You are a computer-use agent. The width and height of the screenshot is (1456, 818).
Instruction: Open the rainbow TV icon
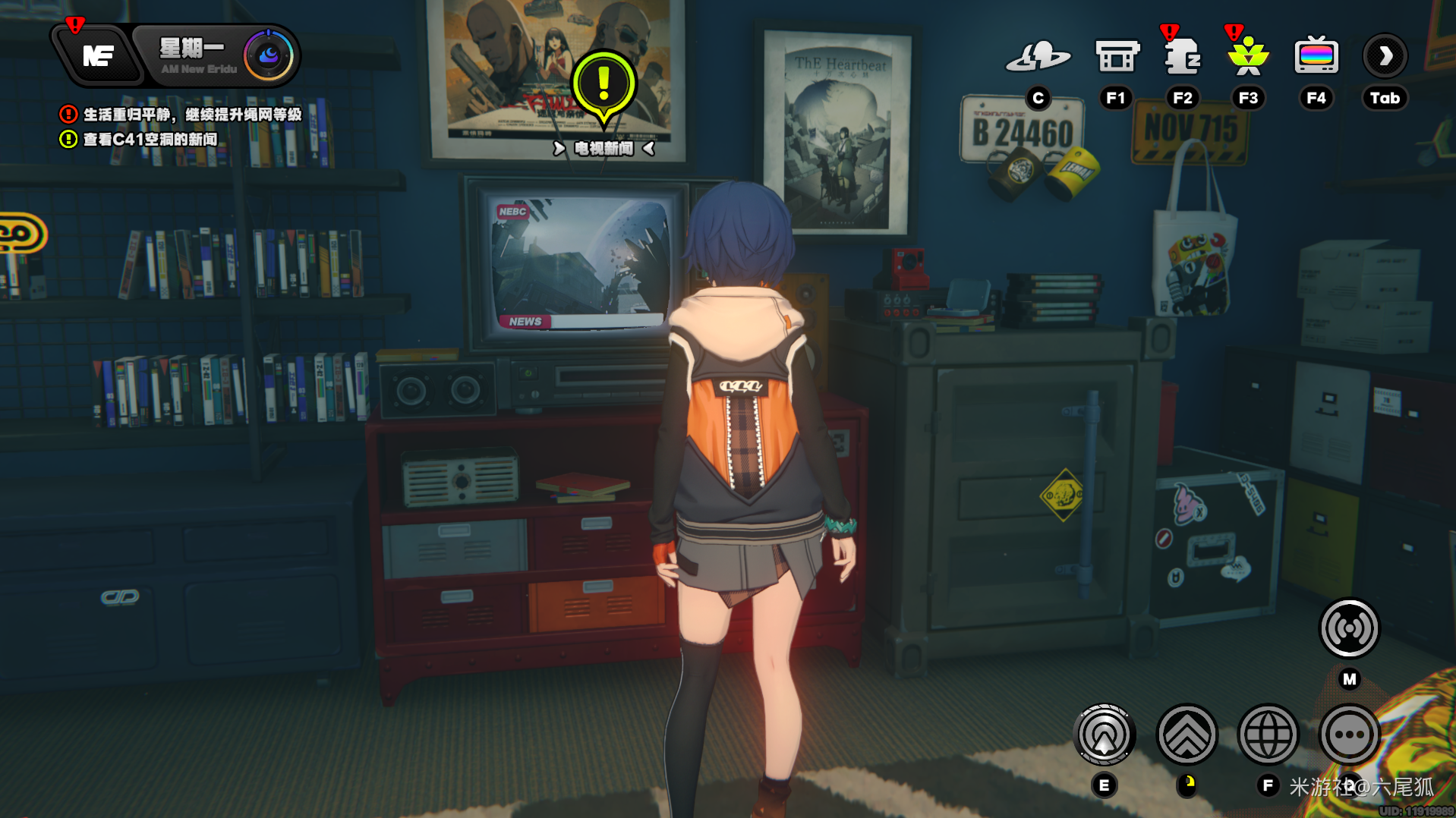point(1316,57)
